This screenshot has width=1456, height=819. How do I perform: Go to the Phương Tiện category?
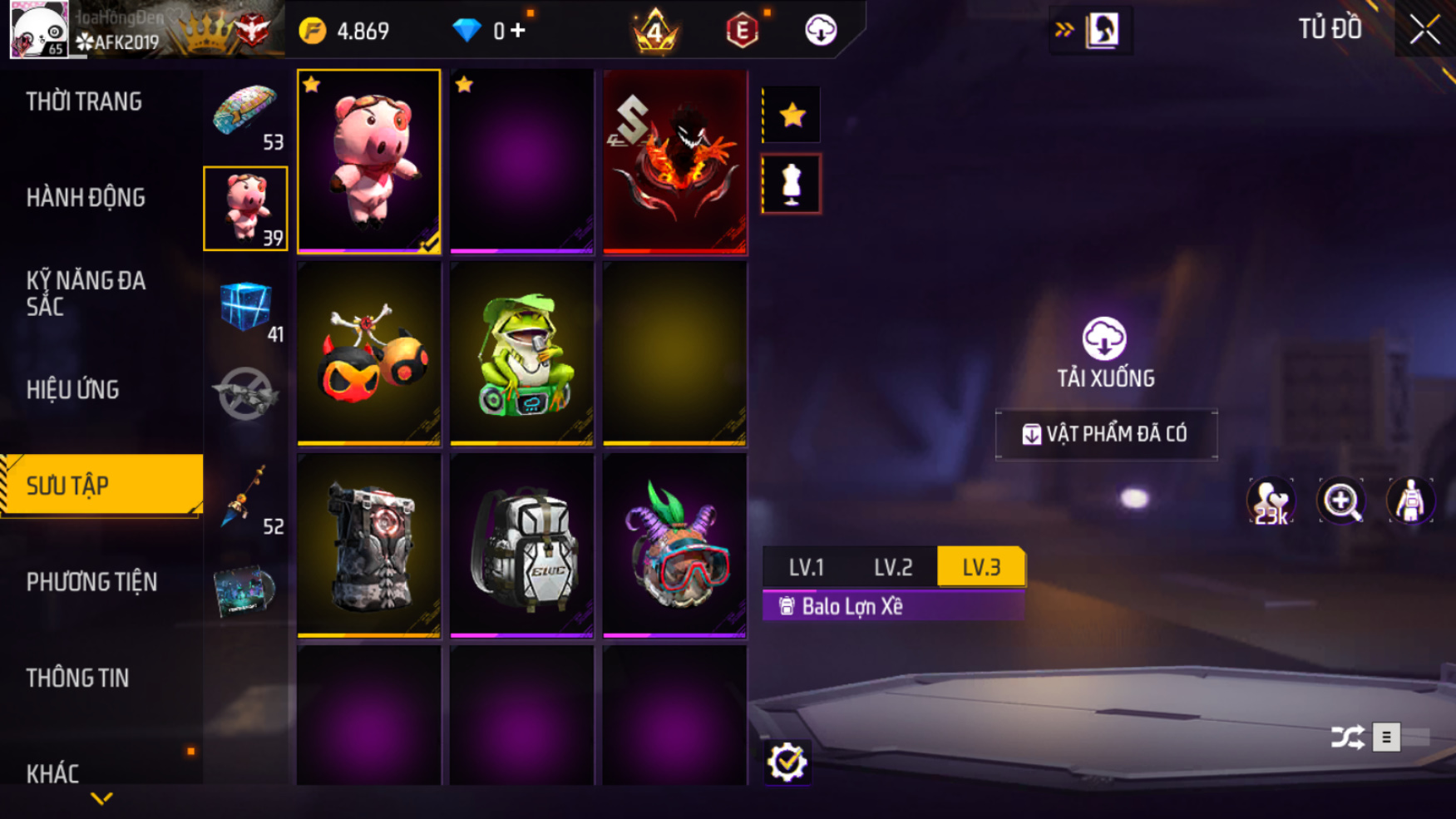pyautogui.click(x=91, y=582)
